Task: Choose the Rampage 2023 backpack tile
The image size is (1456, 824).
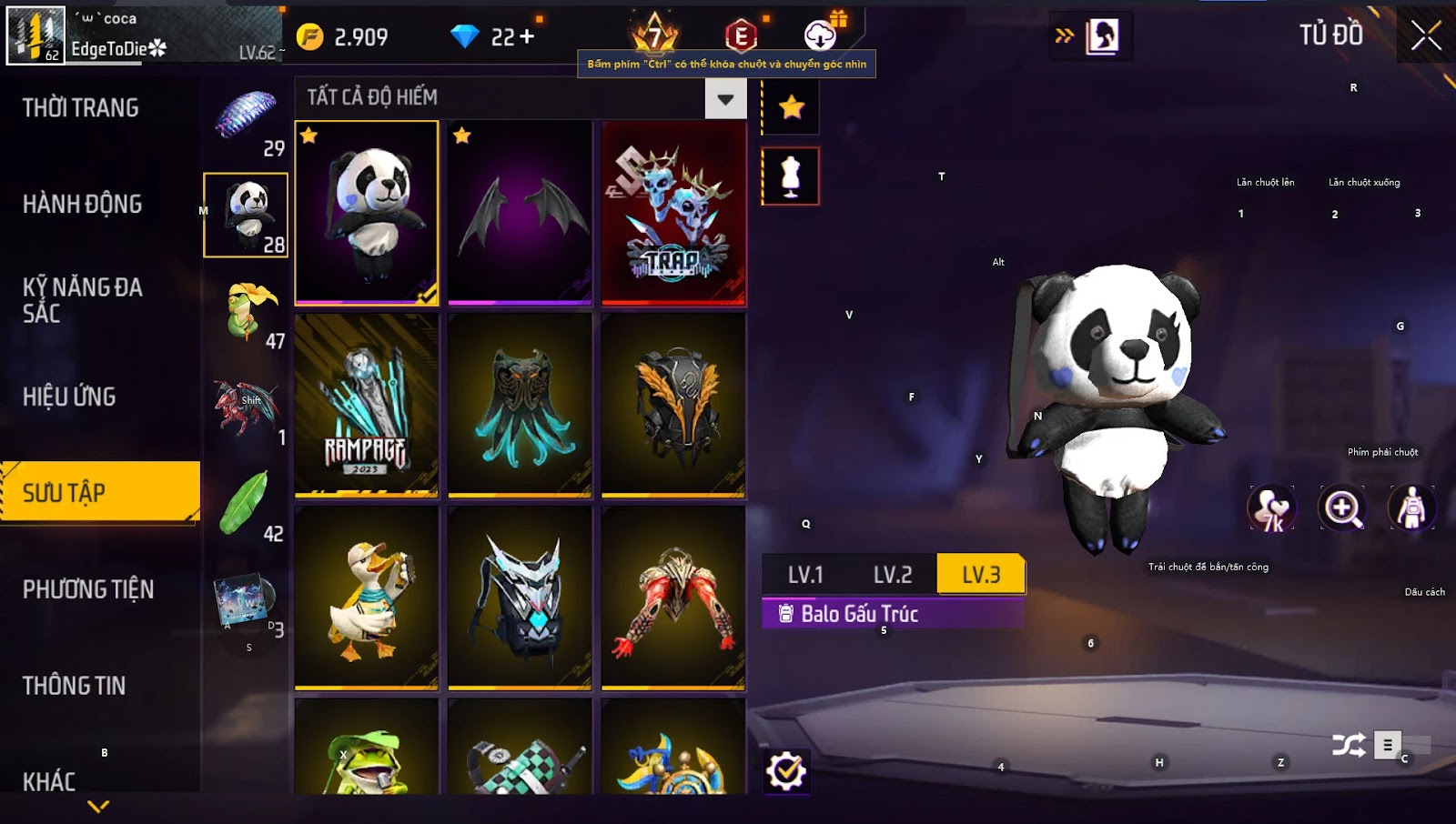Action: [367, 406]
